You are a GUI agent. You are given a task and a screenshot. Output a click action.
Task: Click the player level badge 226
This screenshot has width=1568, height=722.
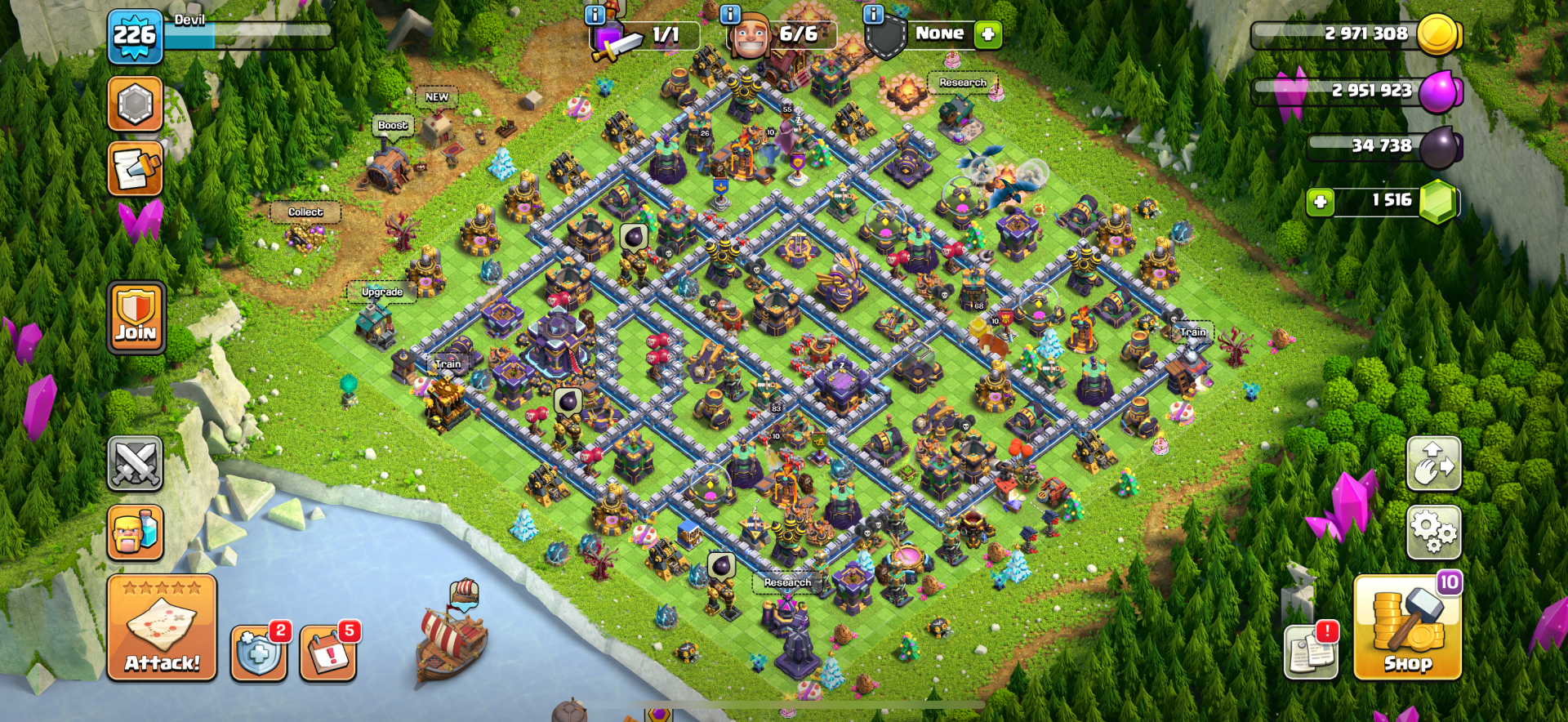click(136, 36)
